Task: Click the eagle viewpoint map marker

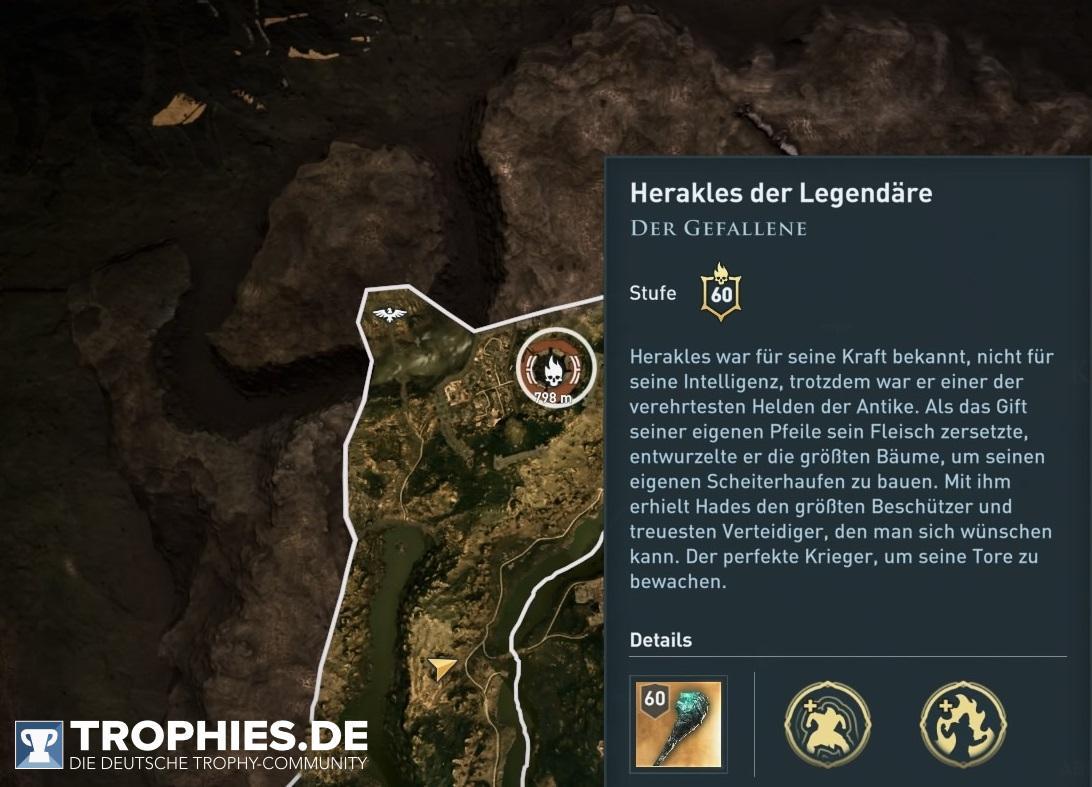Action: (389, 315)
